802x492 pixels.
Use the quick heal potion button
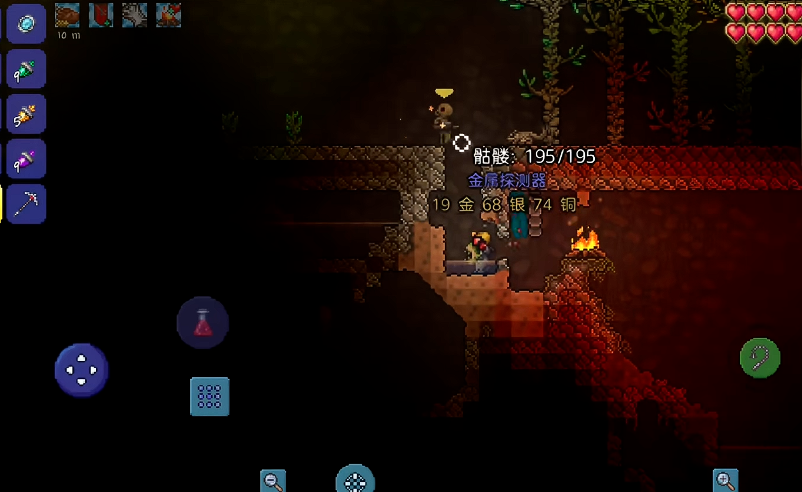coord(203,322)
